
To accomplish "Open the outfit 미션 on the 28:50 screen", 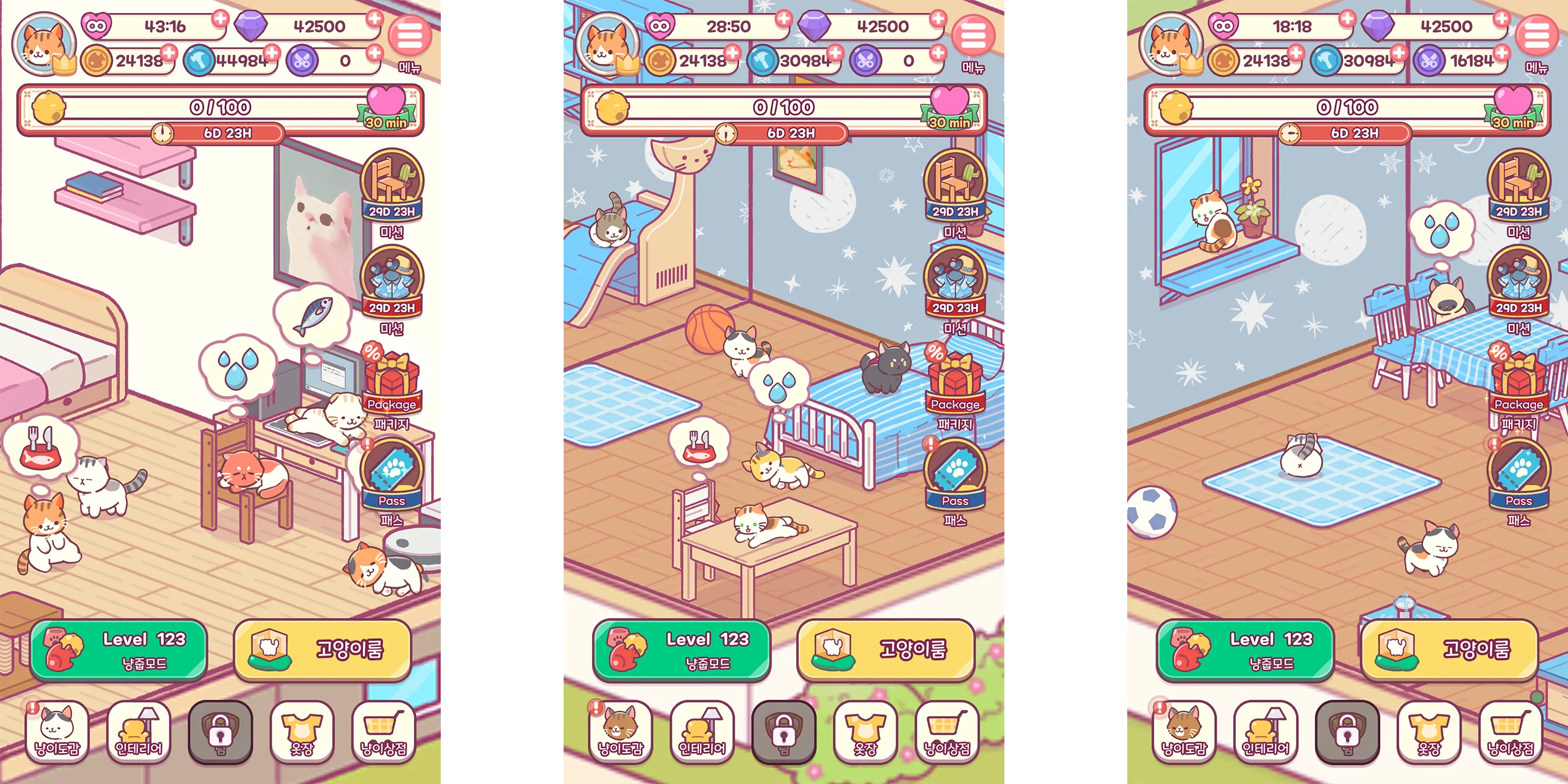I will tap(955, 281).
